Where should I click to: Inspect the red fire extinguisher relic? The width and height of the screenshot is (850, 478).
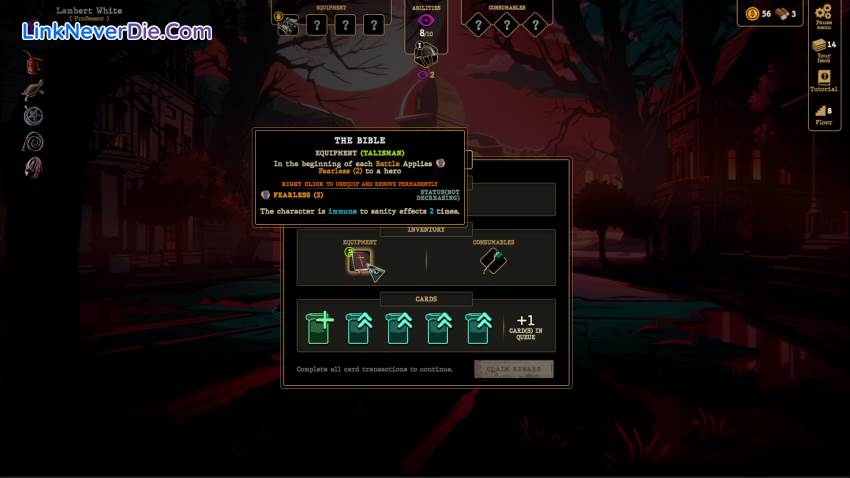coord(33,64)
